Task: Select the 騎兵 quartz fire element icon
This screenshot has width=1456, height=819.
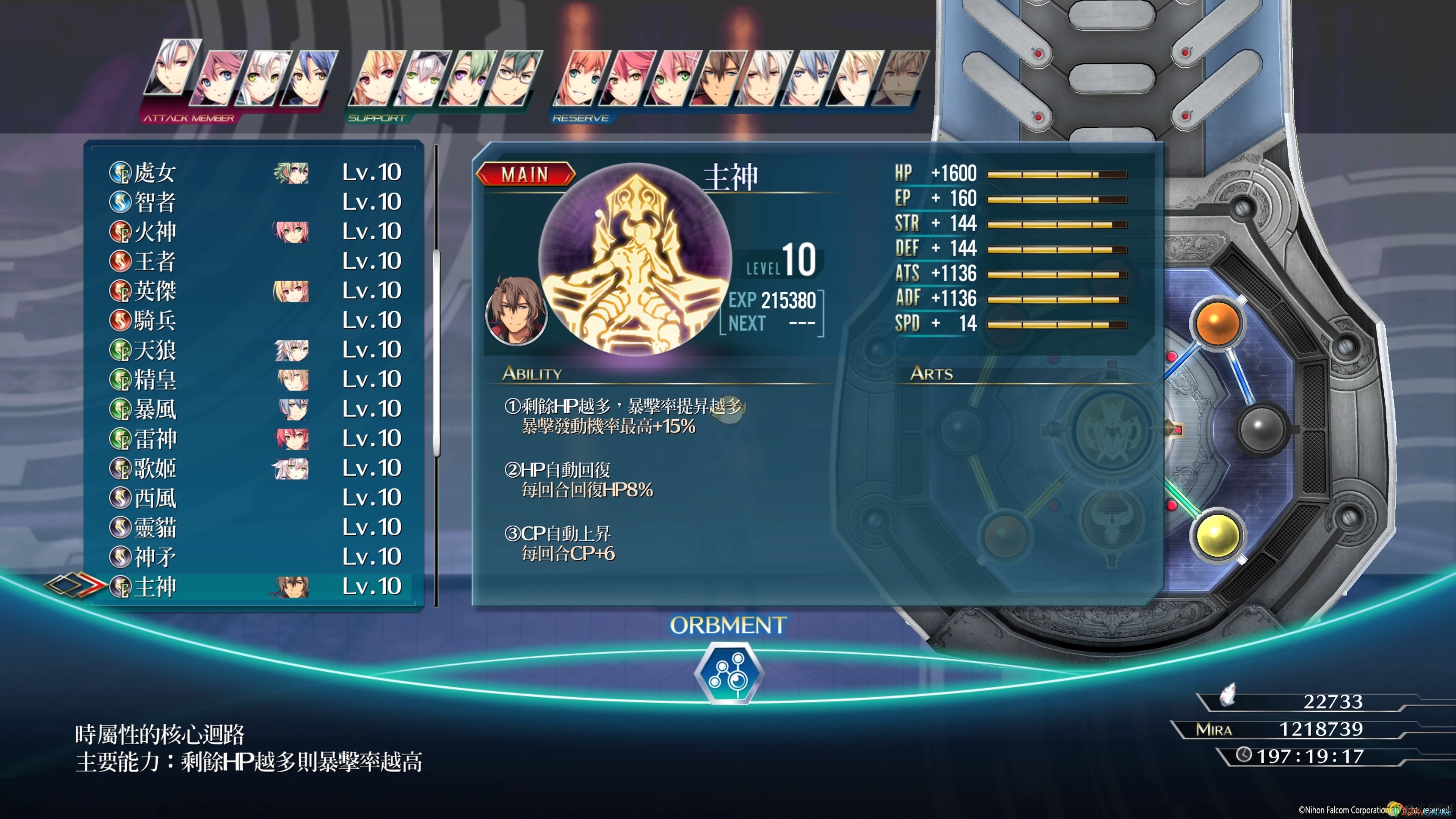Action: point(120,319)
